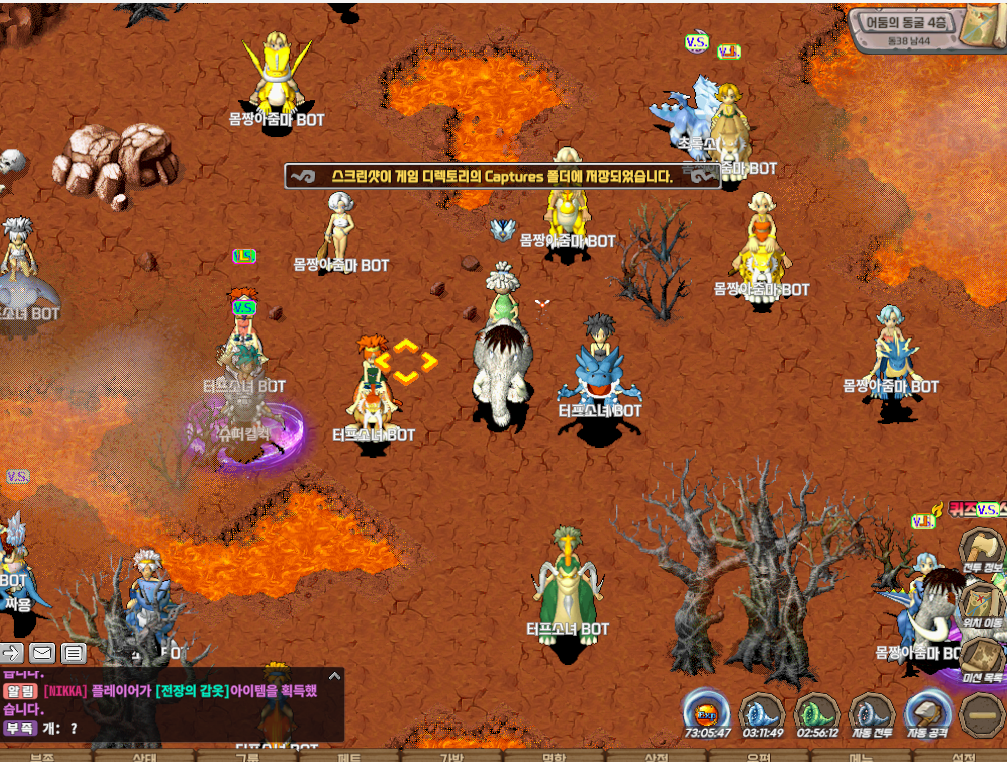This screenshot has height=762, width=1007.
Task: Click the green buff icon showing 02:56:12
Action: (x=817, y=713)
